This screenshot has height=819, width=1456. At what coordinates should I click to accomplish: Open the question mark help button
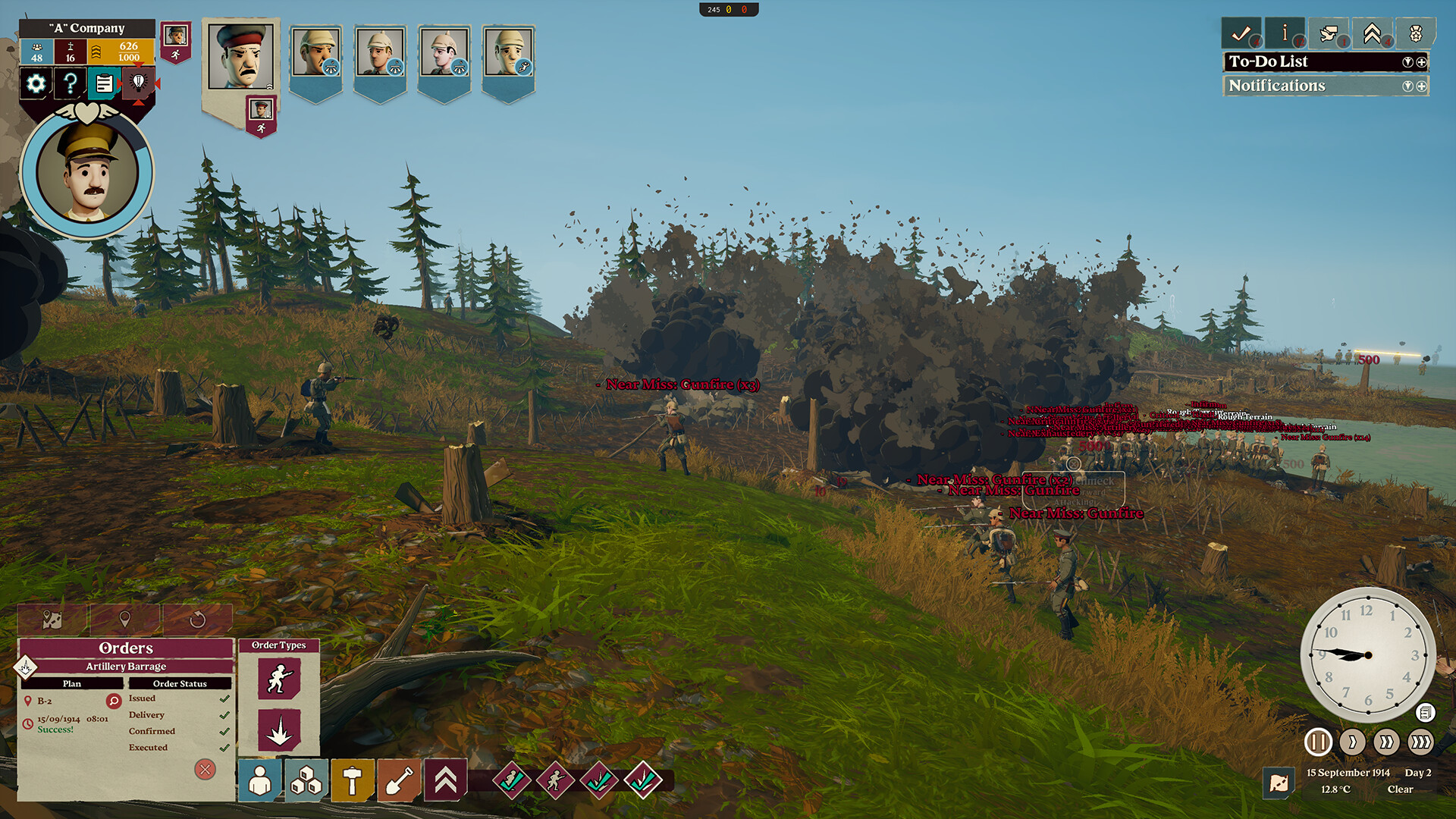71,83
